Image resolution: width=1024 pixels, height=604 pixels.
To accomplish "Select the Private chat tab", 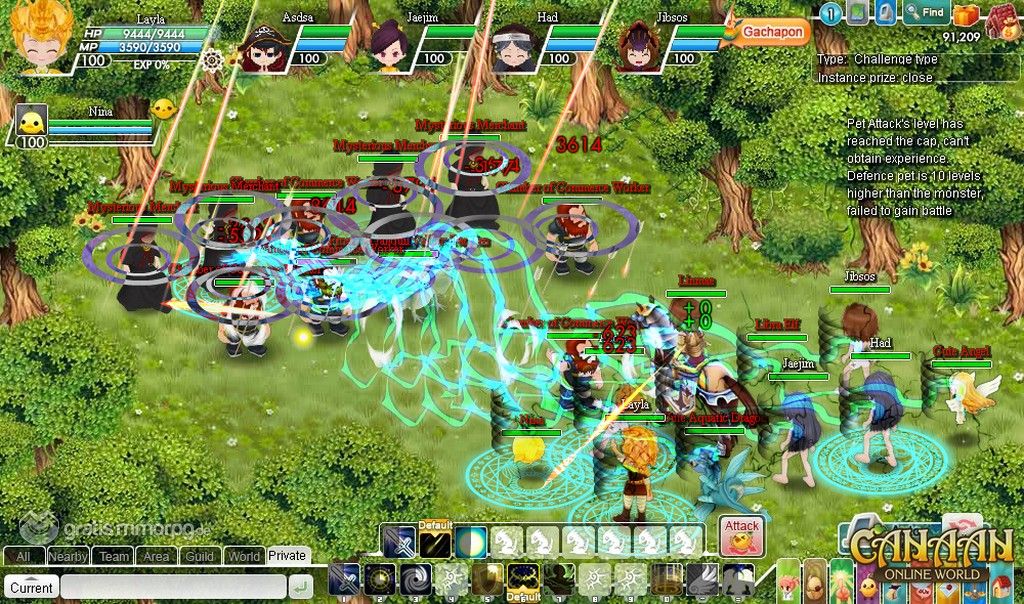I will tap(287, 556).
